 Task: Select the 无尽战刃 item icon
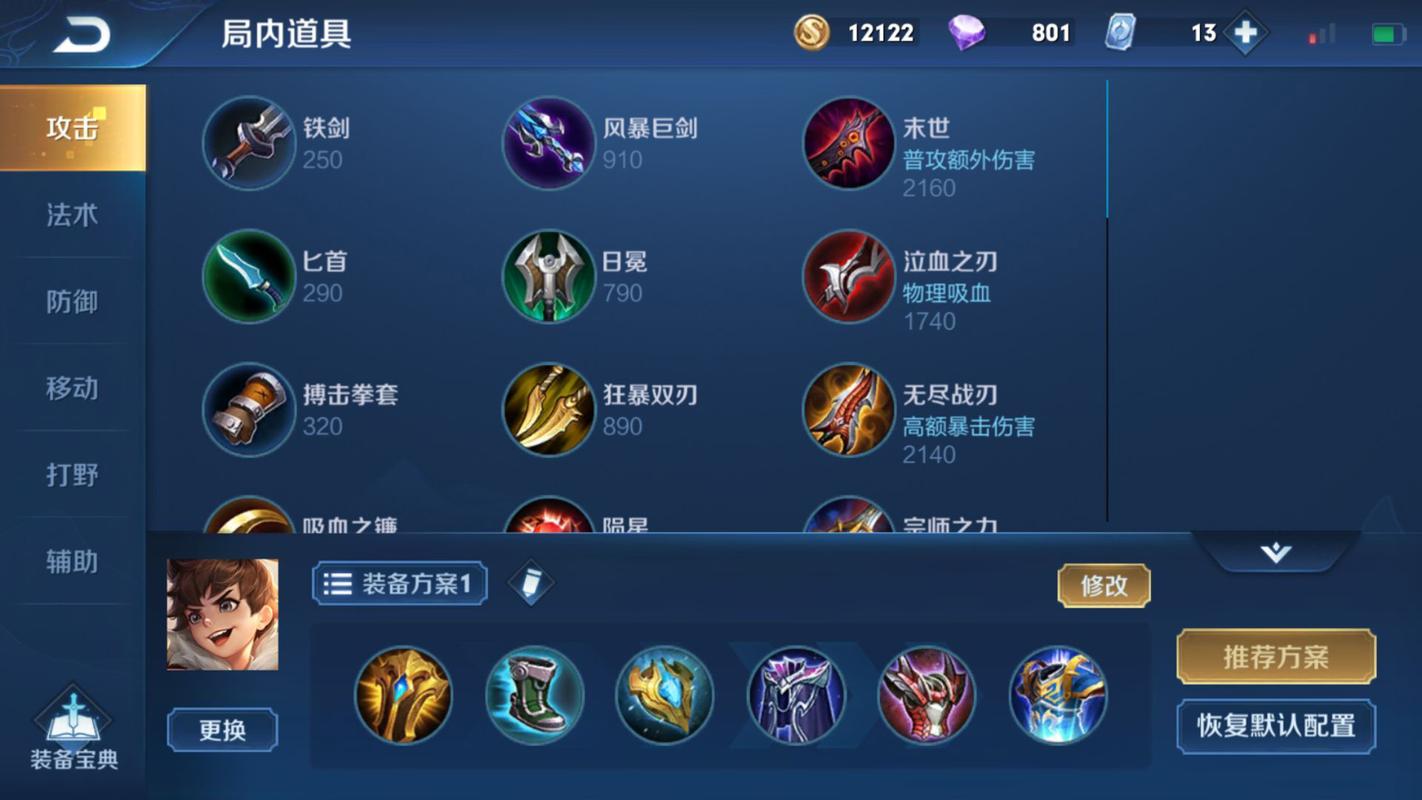(x=848, y=410)
